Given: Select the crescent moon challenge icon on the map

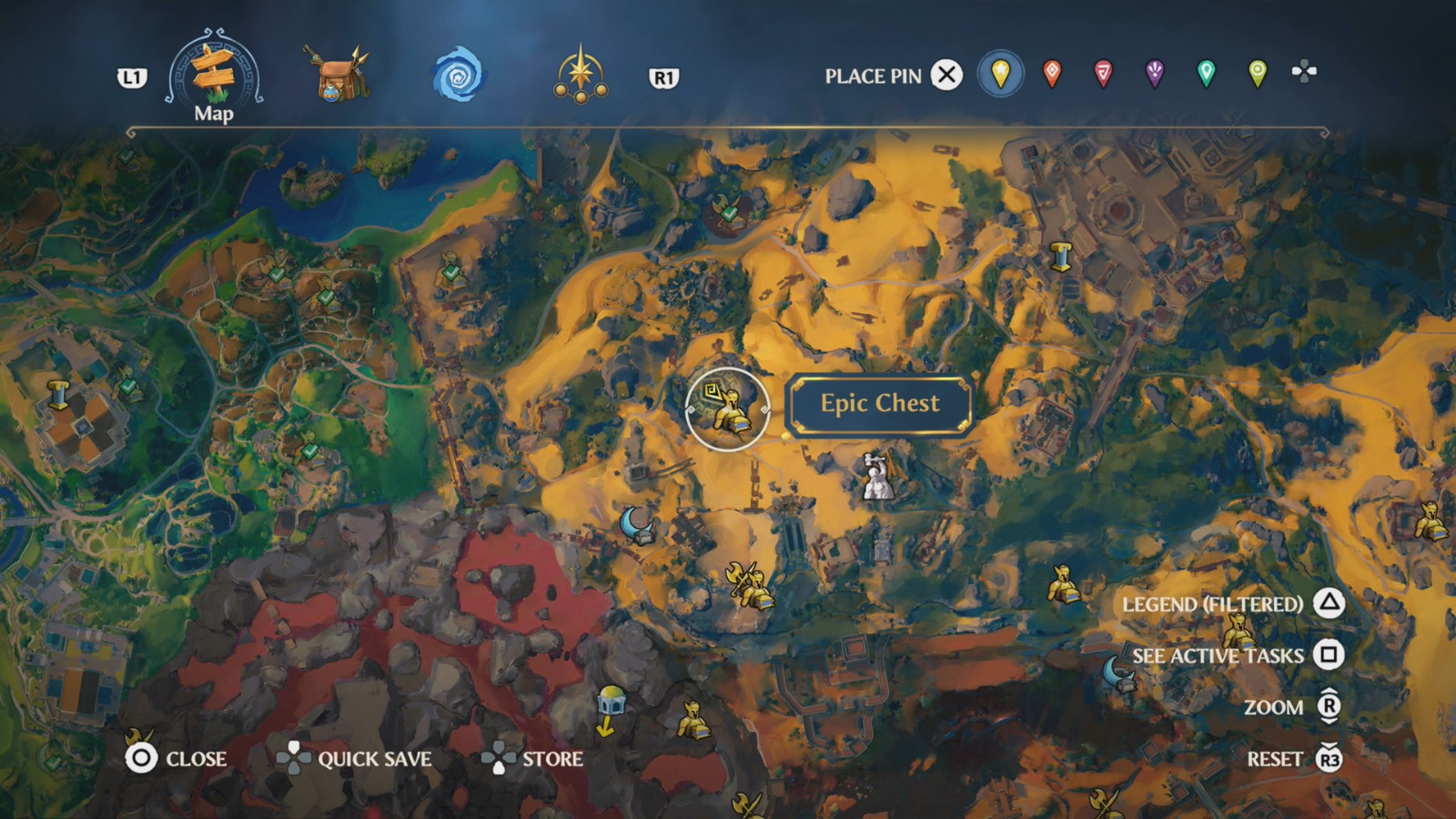Looking at the screenshot, I should pyautogui.click(x=637, y=526).
